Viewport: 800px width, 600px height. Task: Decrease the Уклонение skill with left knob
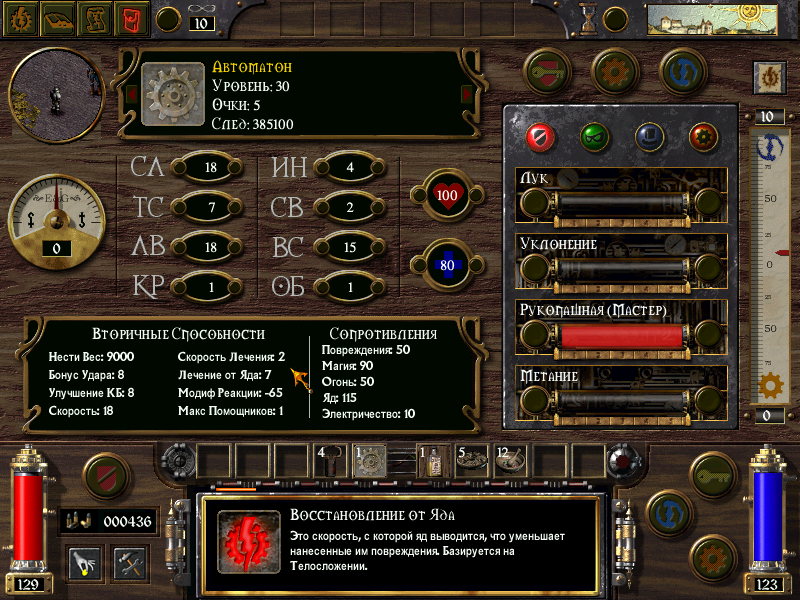click(x=535, y=268)
